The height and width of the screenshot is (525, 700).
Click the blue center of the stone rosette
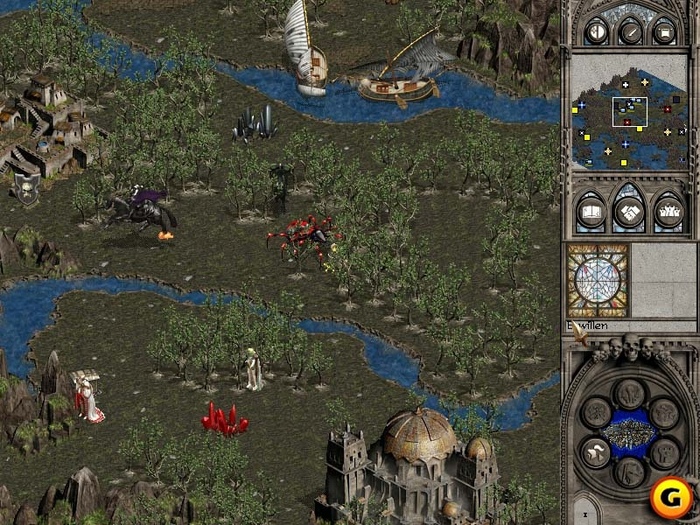(x=630, y=433)
